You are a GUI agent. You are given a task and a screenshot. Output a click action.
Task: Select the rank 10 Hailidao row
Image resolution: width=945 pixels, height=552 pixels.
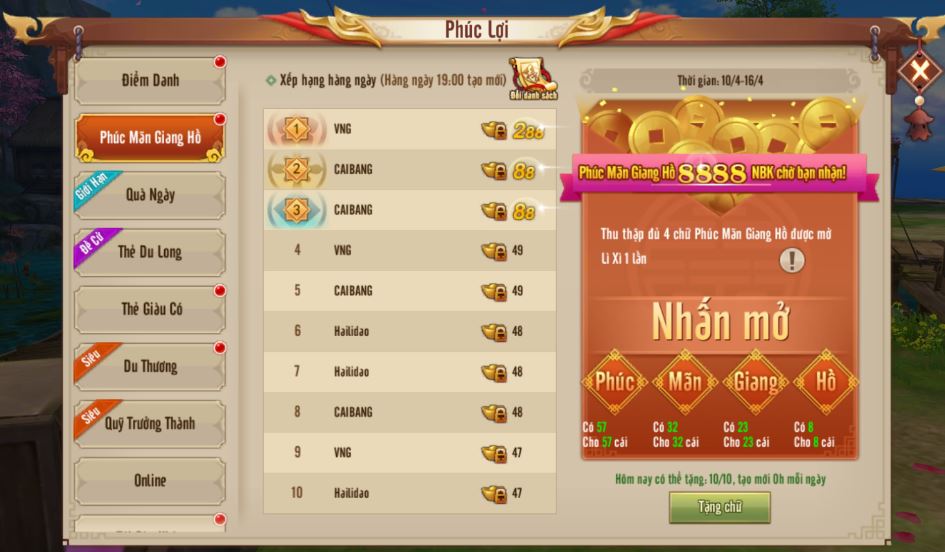point(410,493)
